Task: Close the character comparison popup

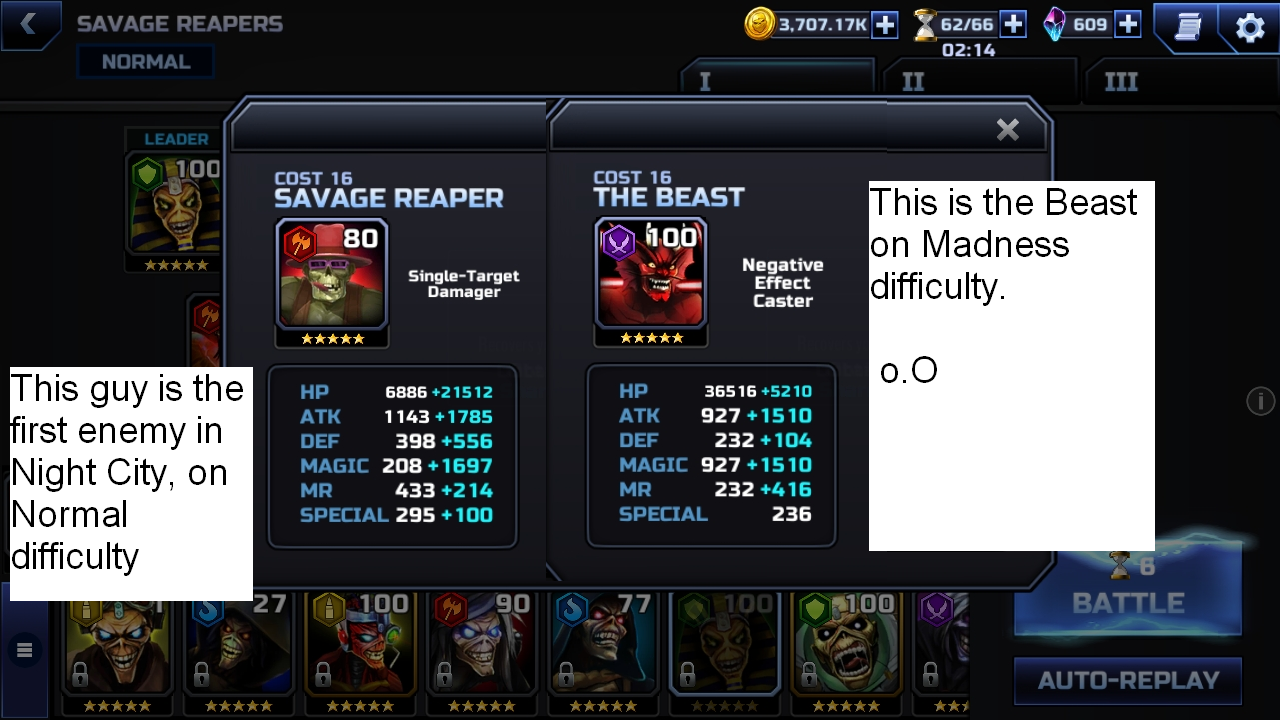Action: (x=1007, y=129)
